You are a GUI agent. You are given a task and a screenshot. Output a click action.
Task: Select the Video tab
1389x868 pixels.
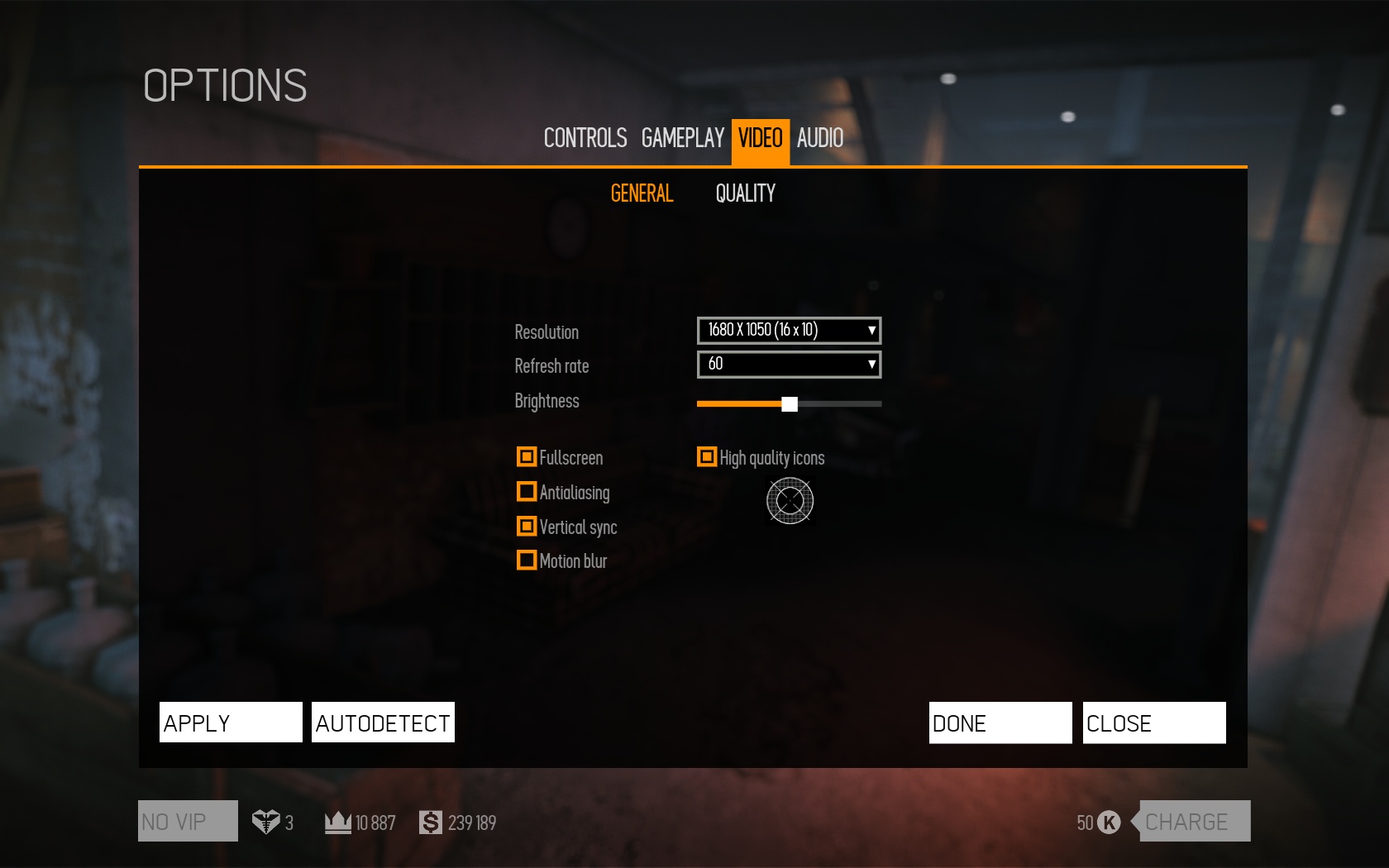760,138
